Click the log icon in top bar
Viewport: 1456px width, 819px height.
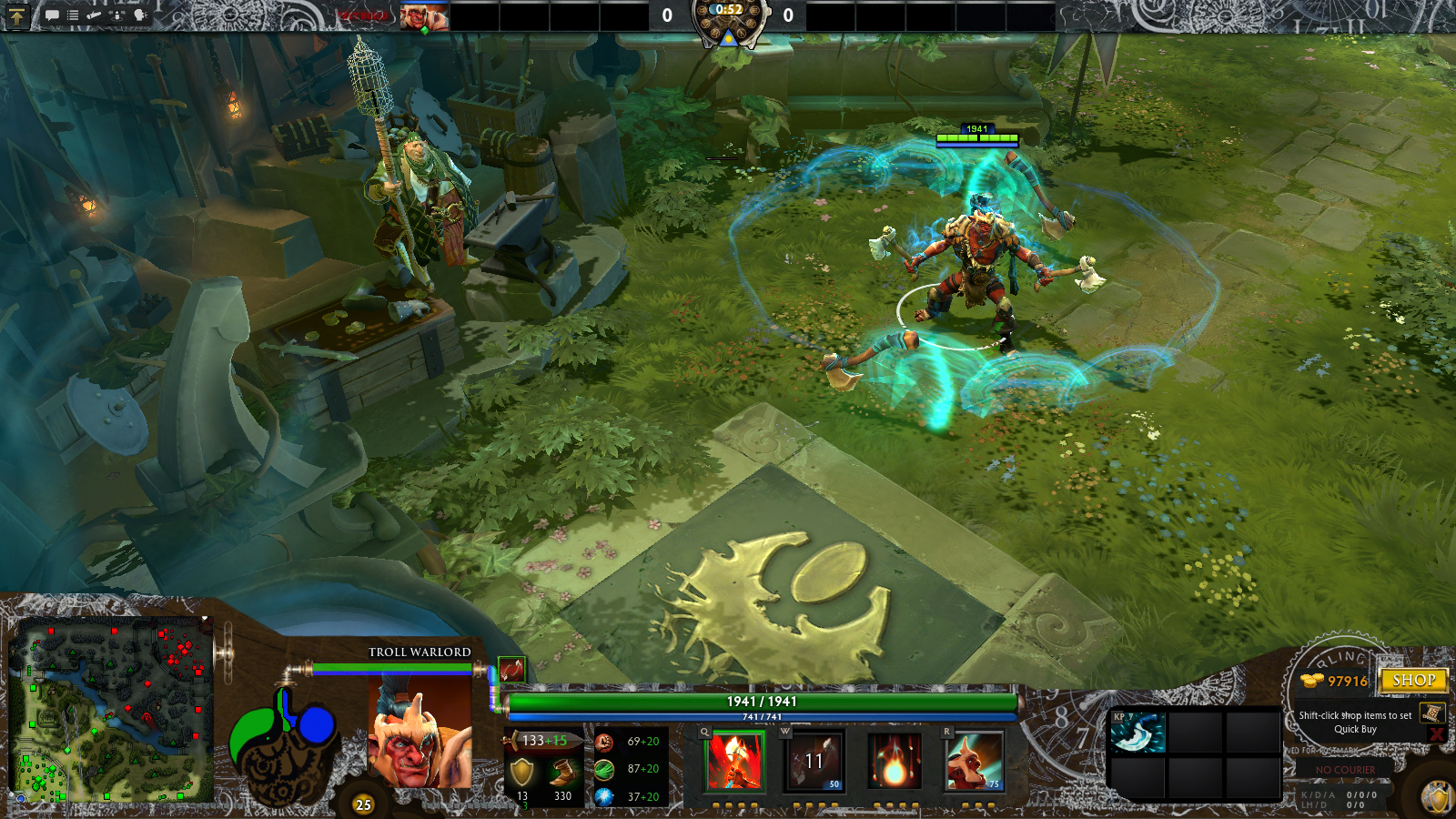click(95, 15)
